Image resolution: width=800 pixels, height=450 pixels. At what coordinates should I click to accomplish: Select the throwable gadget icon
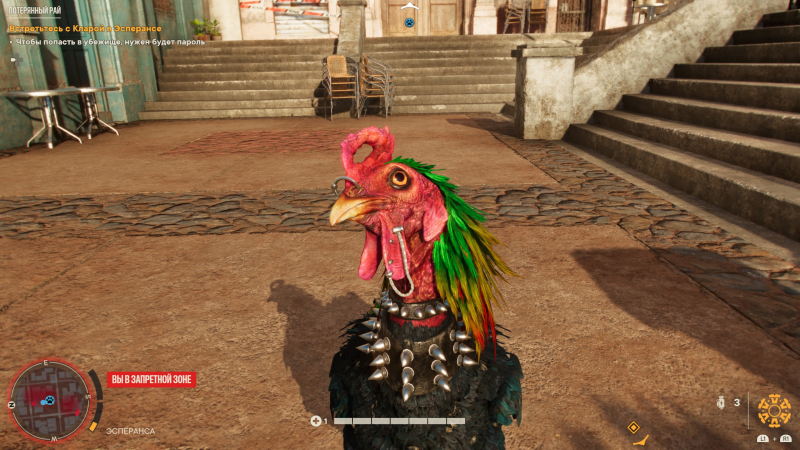721,403
